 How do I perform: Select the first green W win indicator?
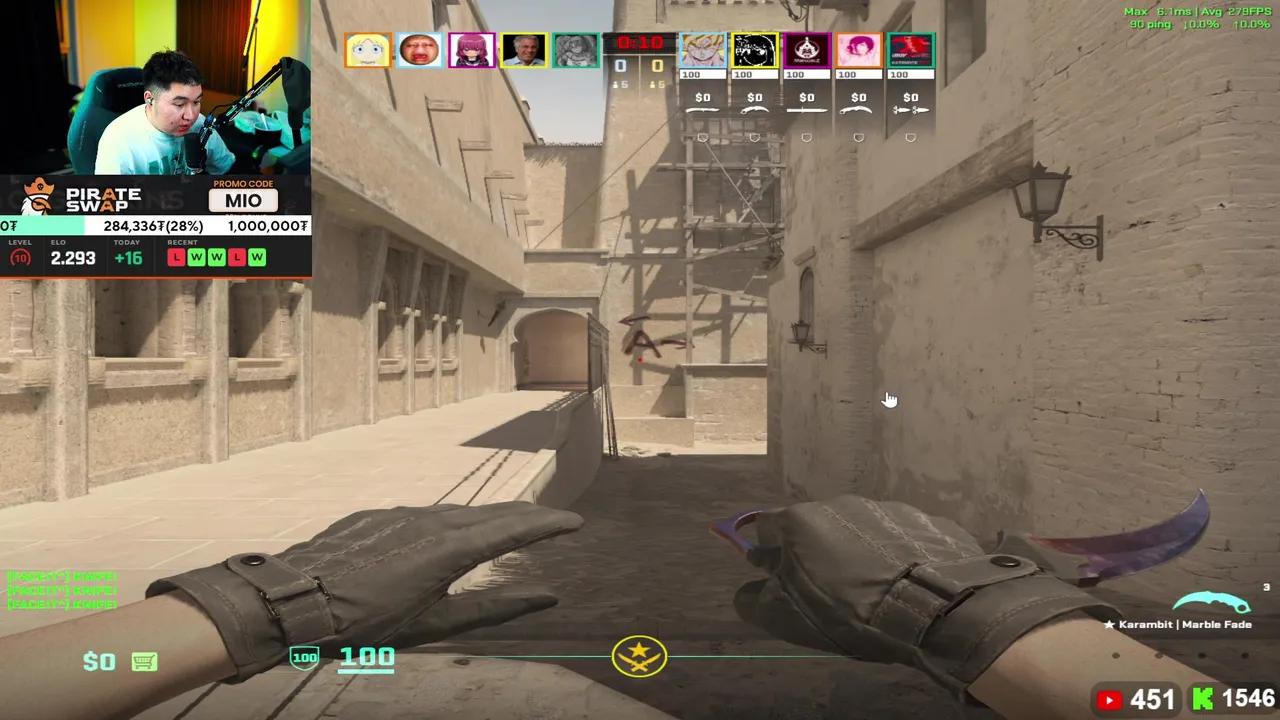(196, 257)
